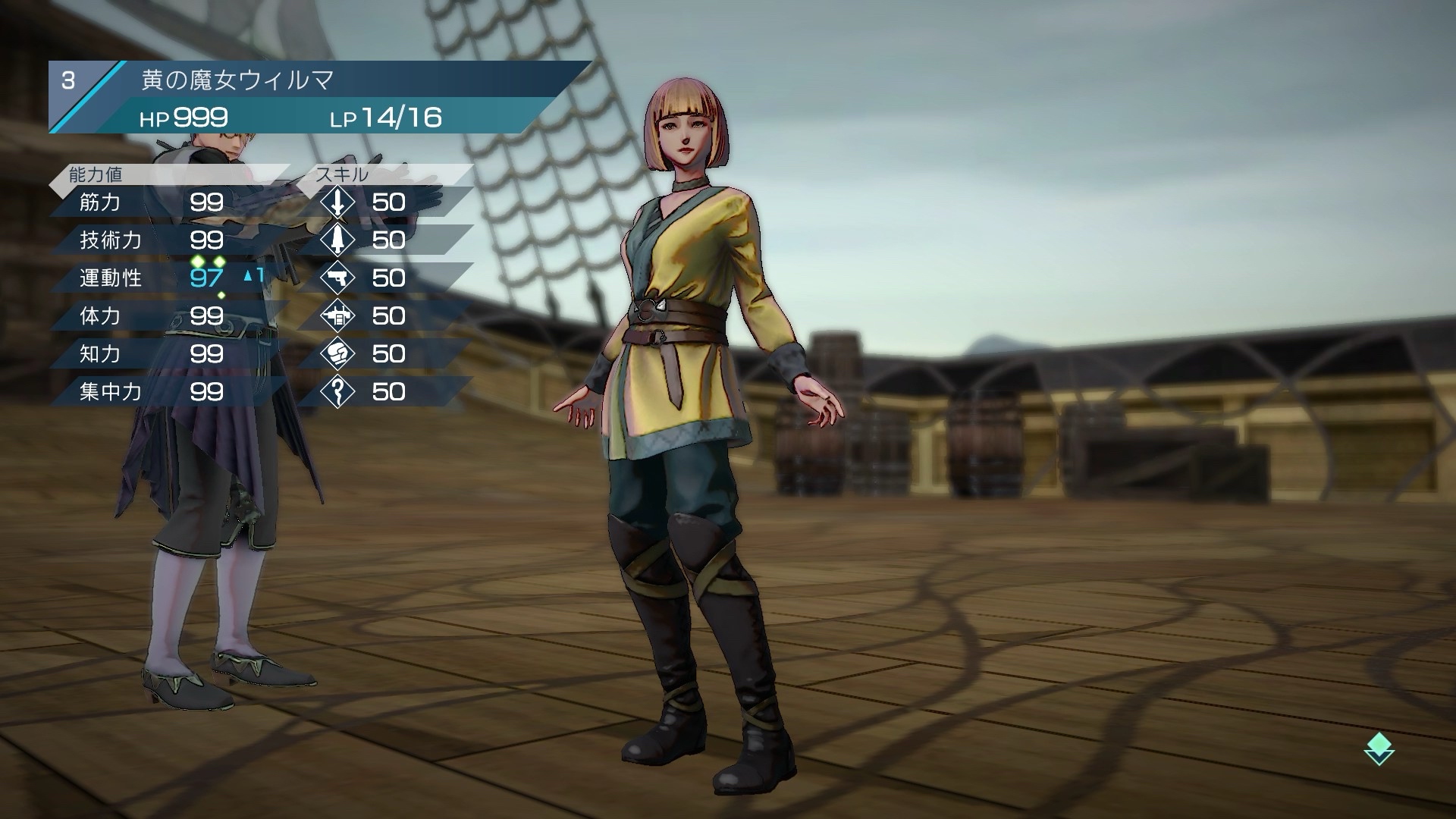1456x819 pixels.
Task: Select the curled staff skill icon
Action: click(x=337, y=392)
